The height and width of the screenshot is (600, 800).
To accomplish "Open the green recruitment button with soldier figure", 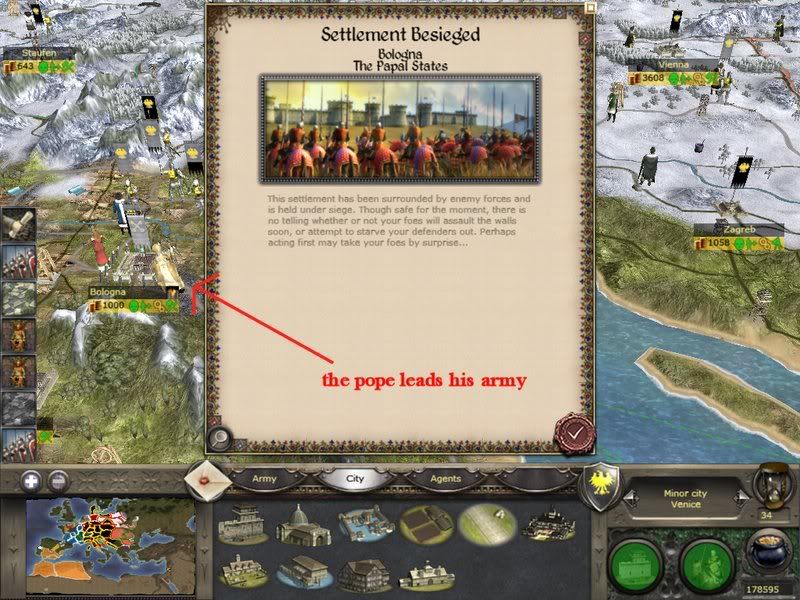I will click(x=707, y=562).
